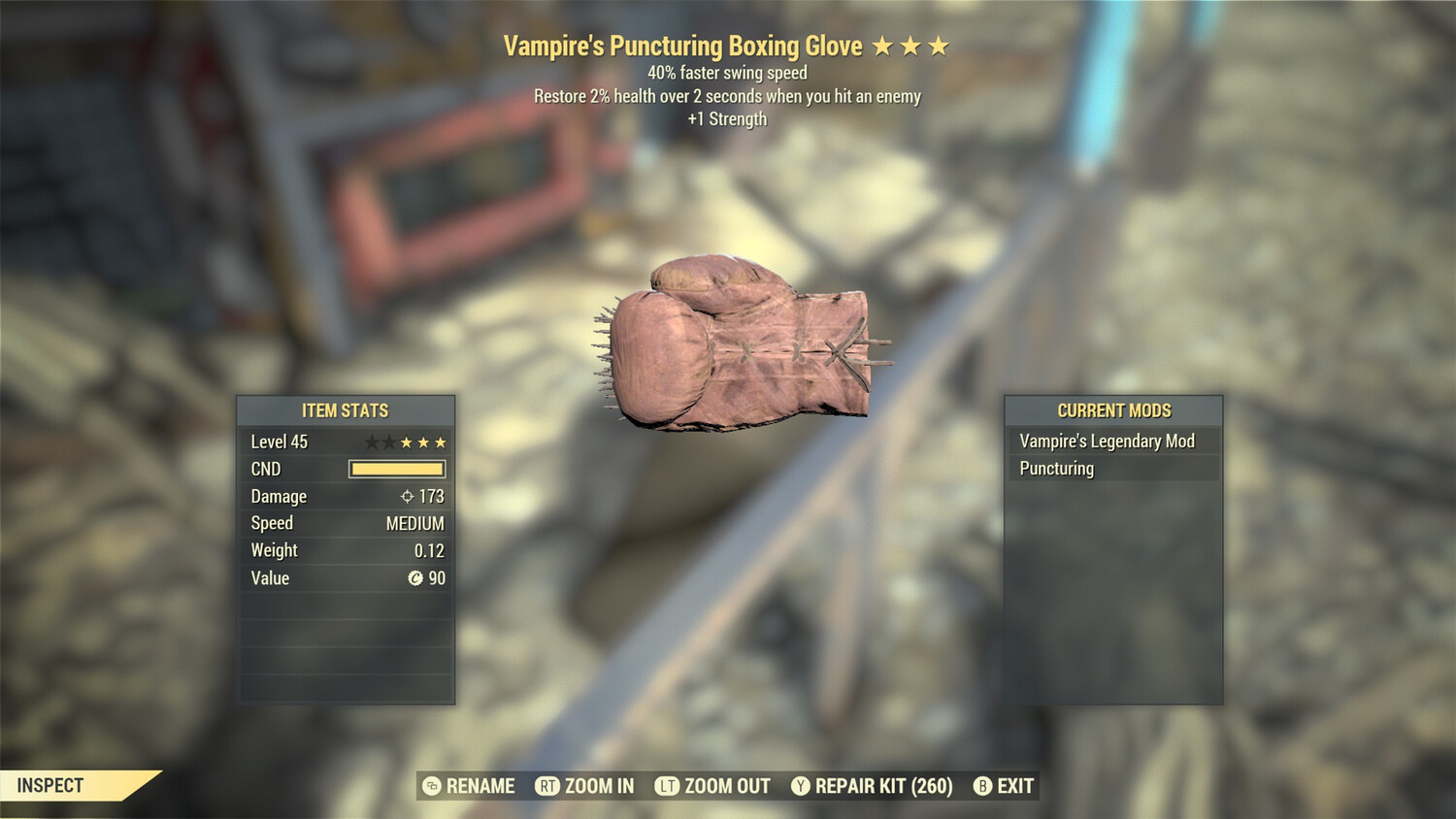Click the B Exit icon
This screenshot has width=1456, height=819.
[983, 786]
